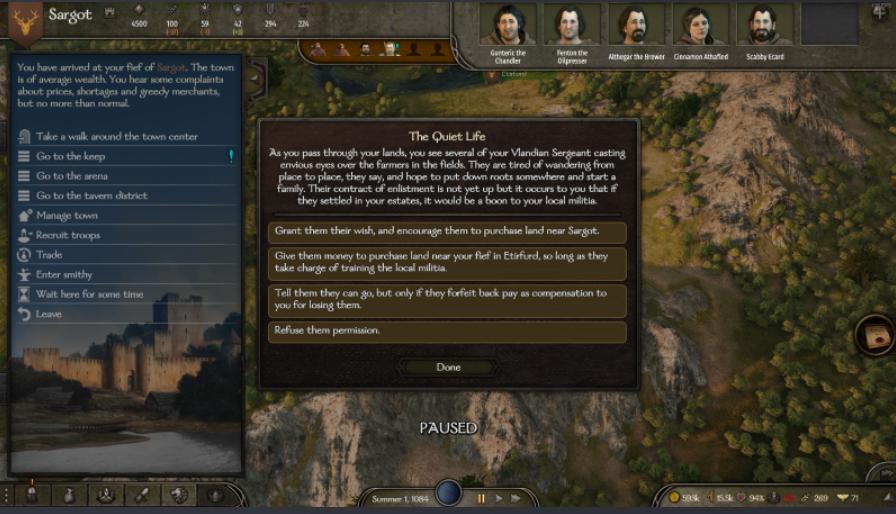The width and height of the screenshot is (896, 514).
Task: Confirm event with Done button
Action: coord(448,367)
